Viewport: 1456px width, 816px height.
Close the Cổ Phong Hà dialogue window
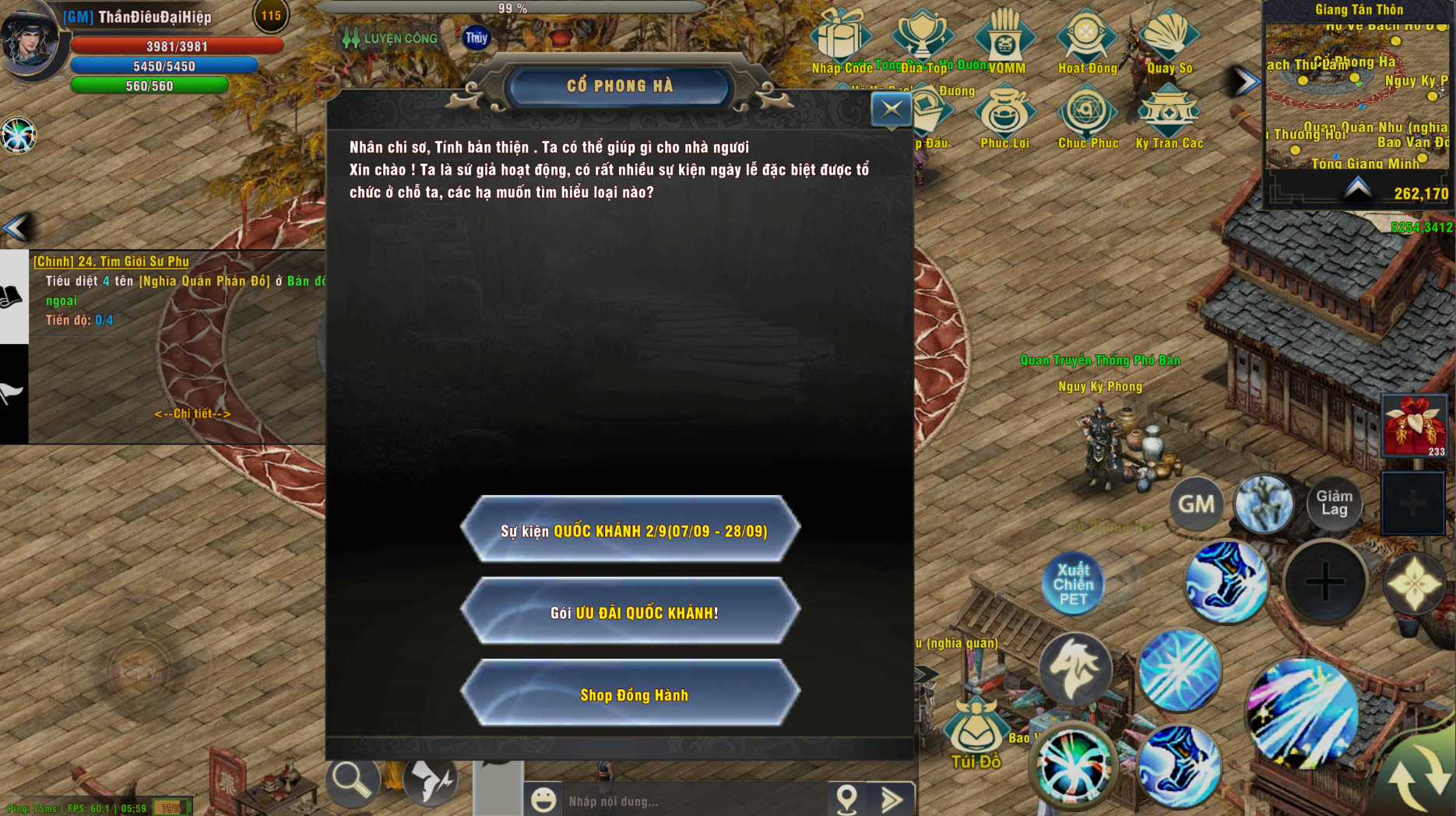[891, 110]
